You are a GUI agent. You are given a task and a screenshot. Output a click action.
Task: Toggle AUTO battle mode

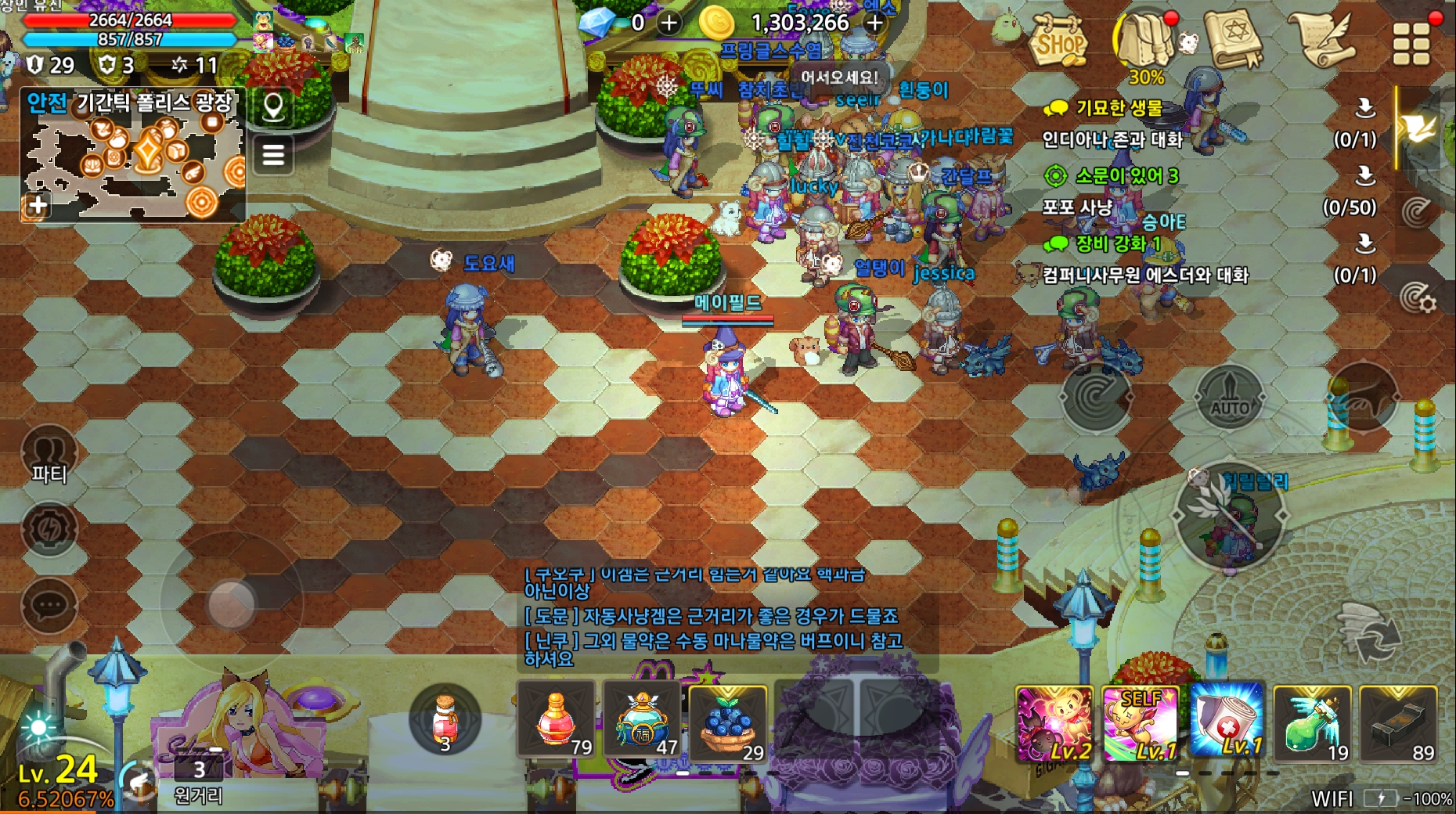pyautogui.click(x=1230, y=398)
